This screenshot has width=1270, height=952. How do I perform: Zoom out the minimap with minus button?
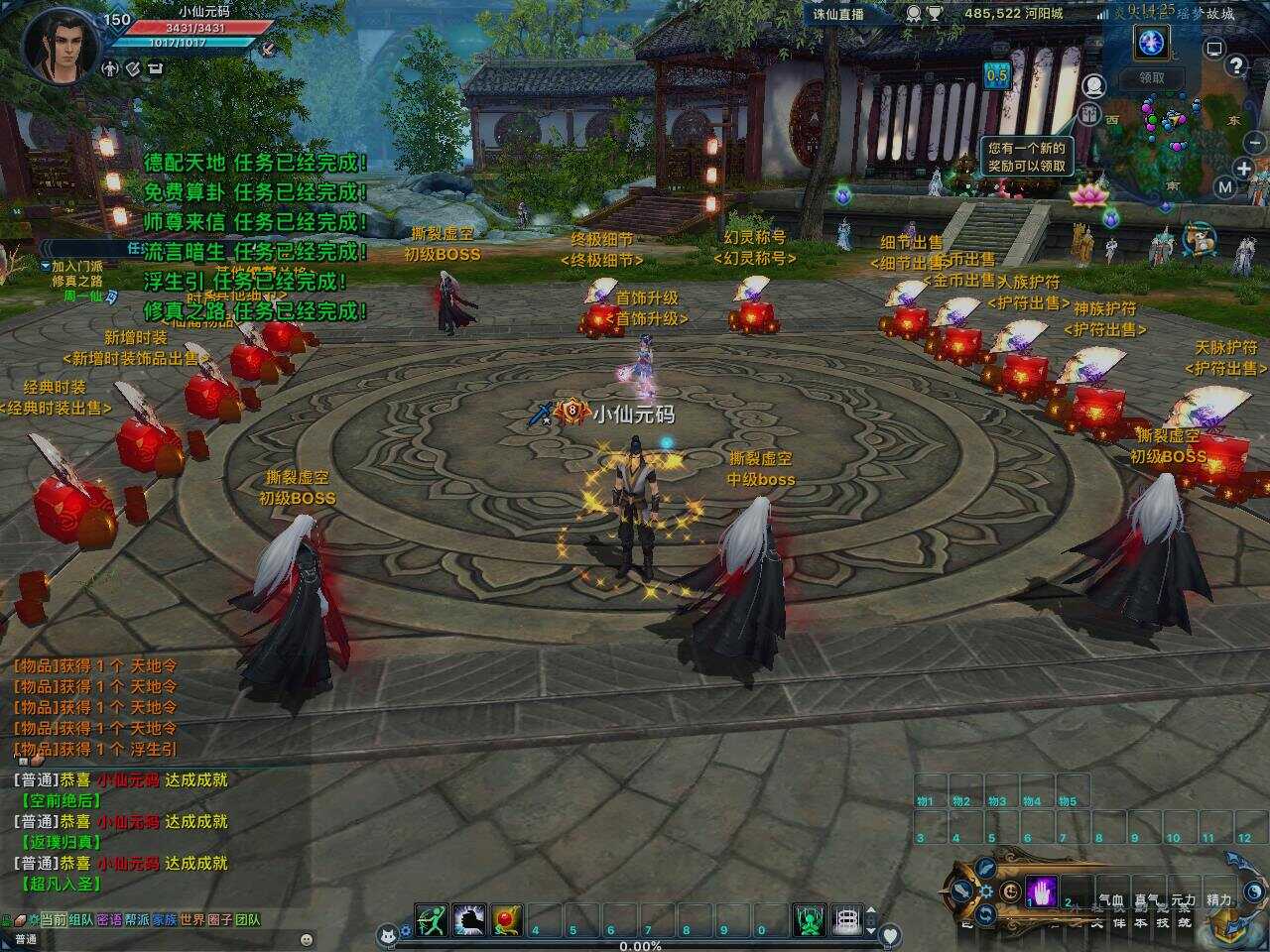(1255, 143)
